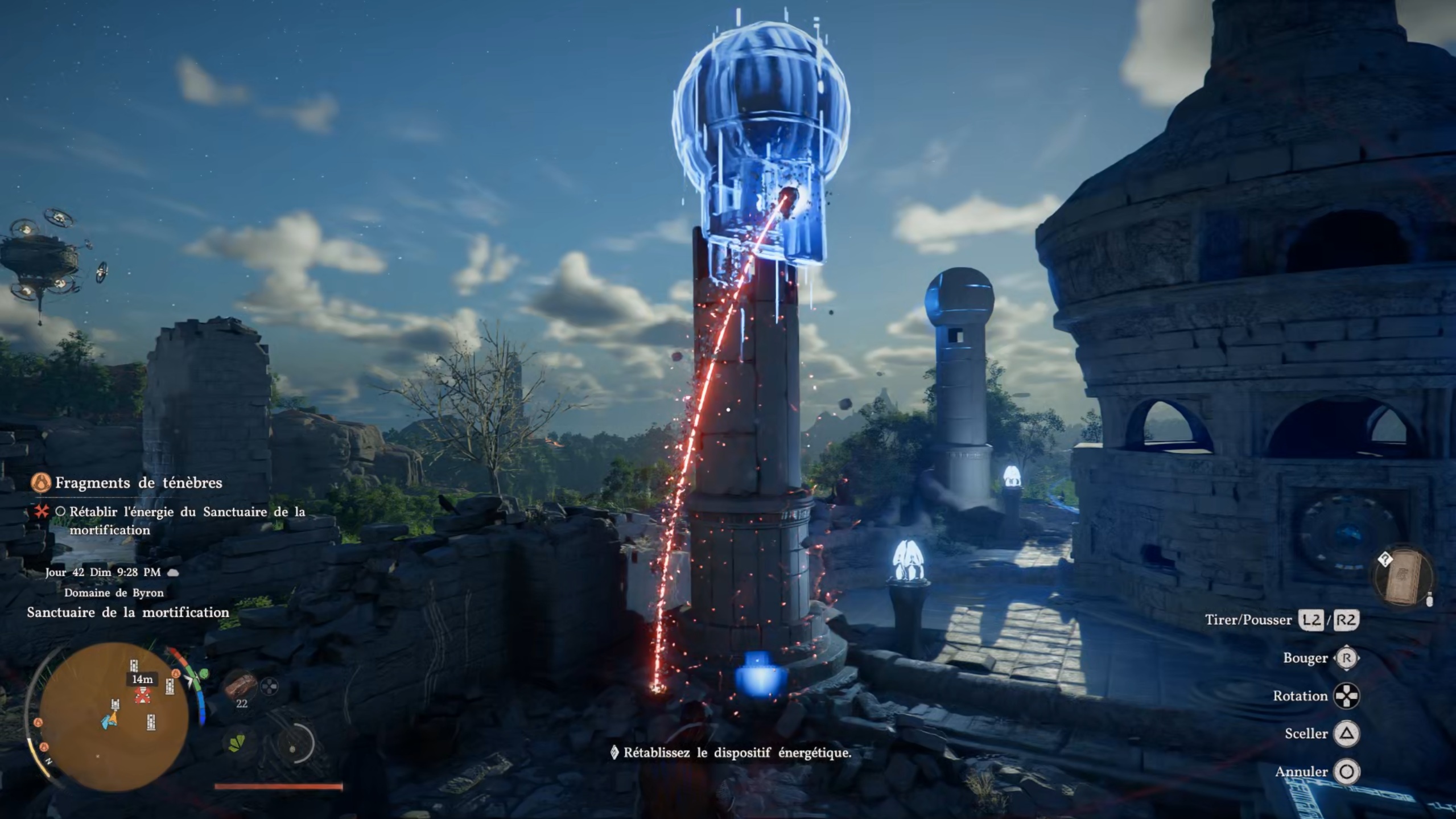The width and height of the screenshot is (1456, 819).
Task: Activate the green leaf ability icon
Action: 237,743
